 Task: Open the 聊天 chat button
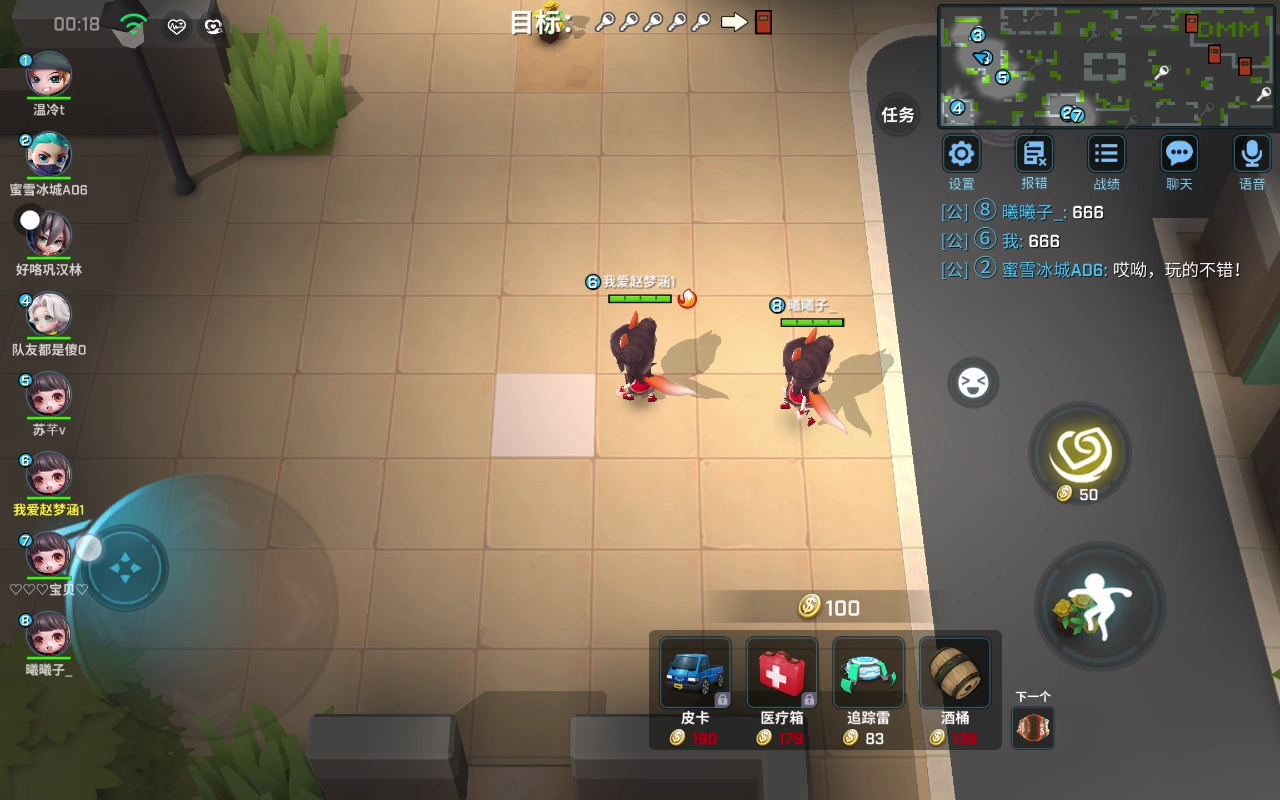point(1179,155)
